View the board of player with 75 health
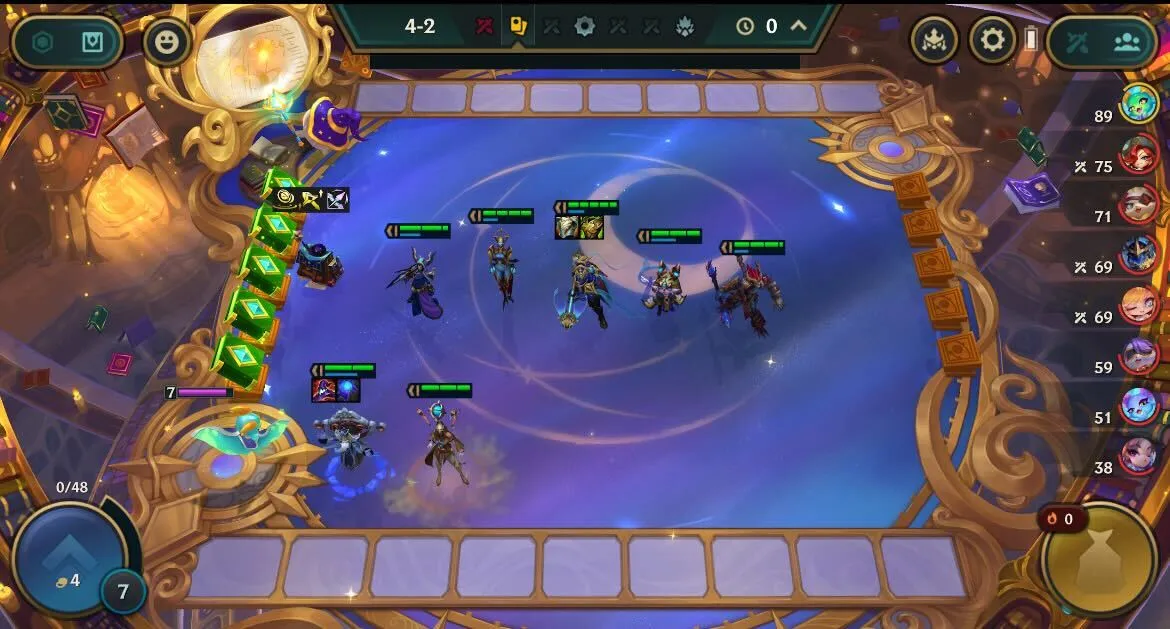This screenshot has width=1170, height=629. (1138, 155)
